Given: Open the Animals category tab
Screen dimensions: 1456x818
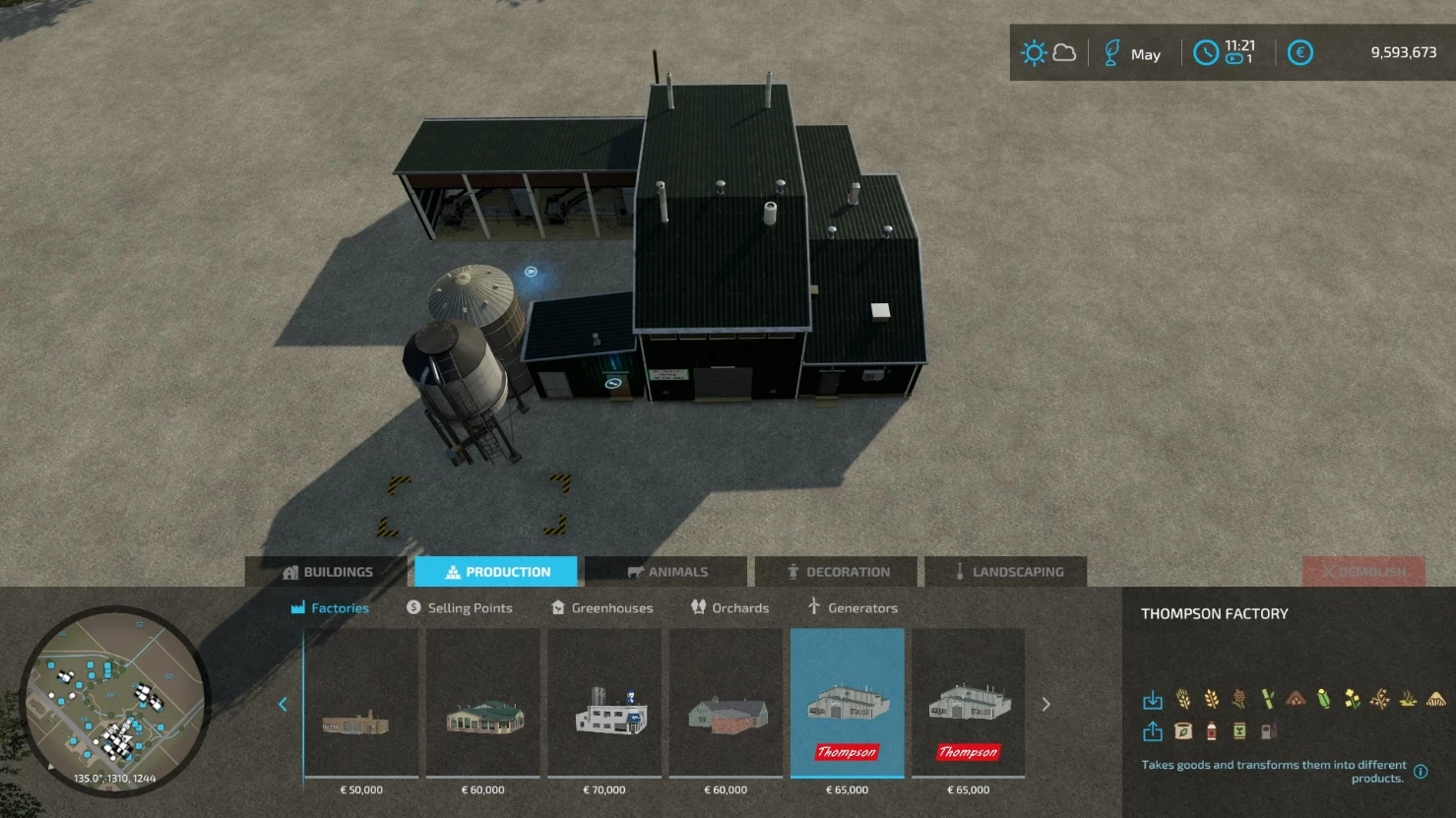Looking at the screenshot, I should tap(666, 572).
